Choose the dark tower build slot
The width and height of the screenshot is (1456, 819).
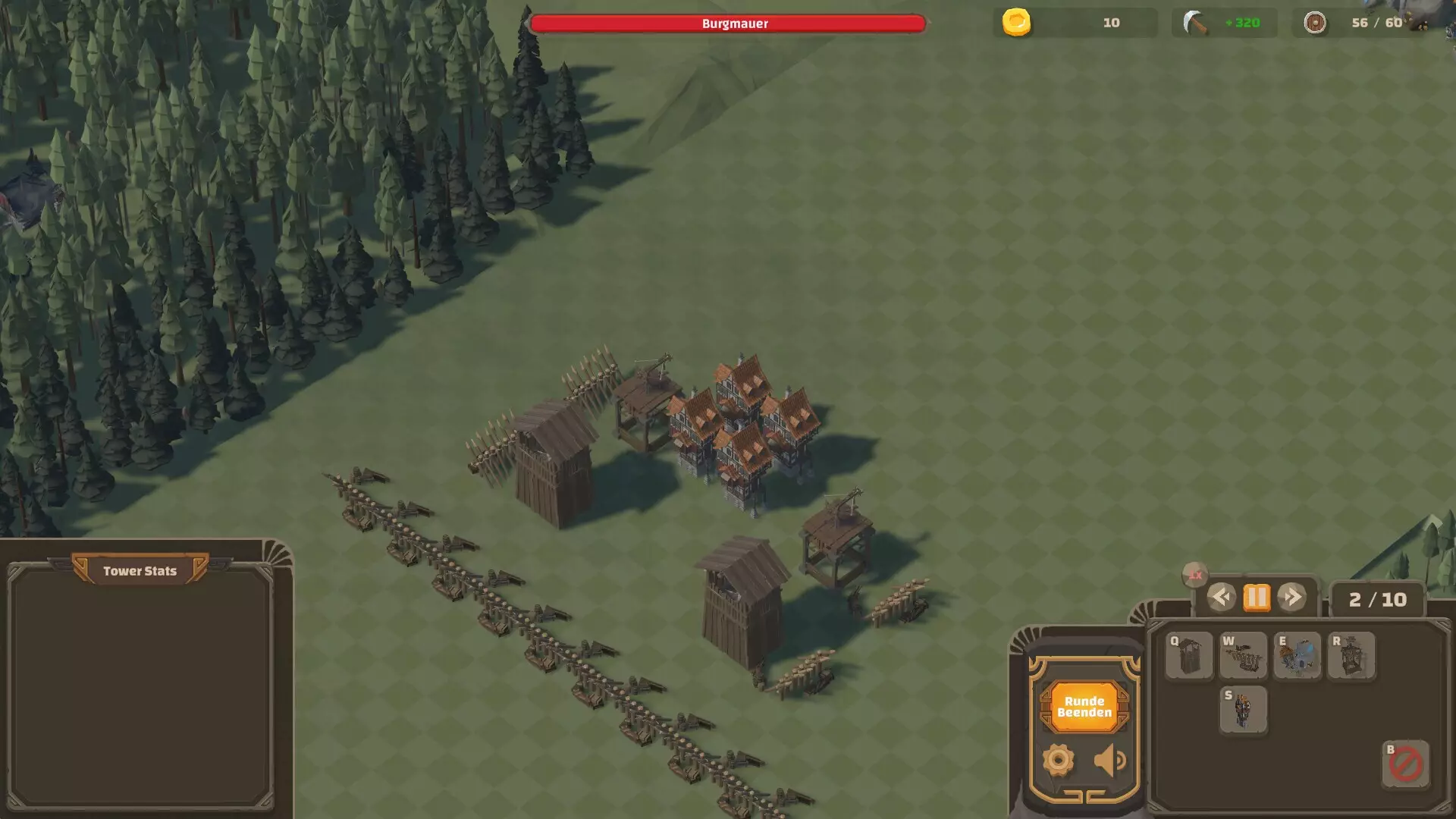[1243, 710]
